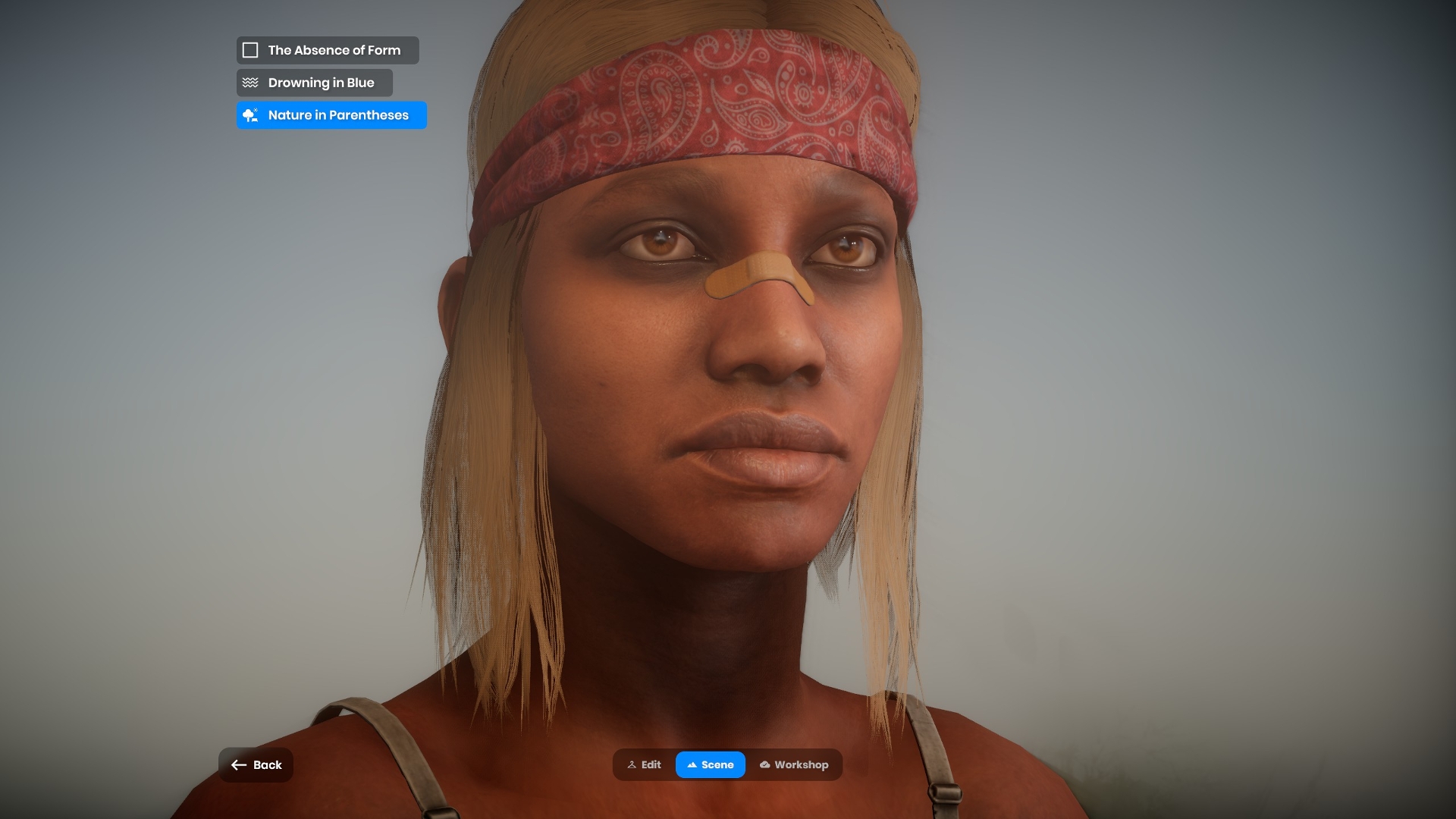This screenshot has width=1456, height=819.
Task: Open the Scene tab
Action: pos(711,764)
